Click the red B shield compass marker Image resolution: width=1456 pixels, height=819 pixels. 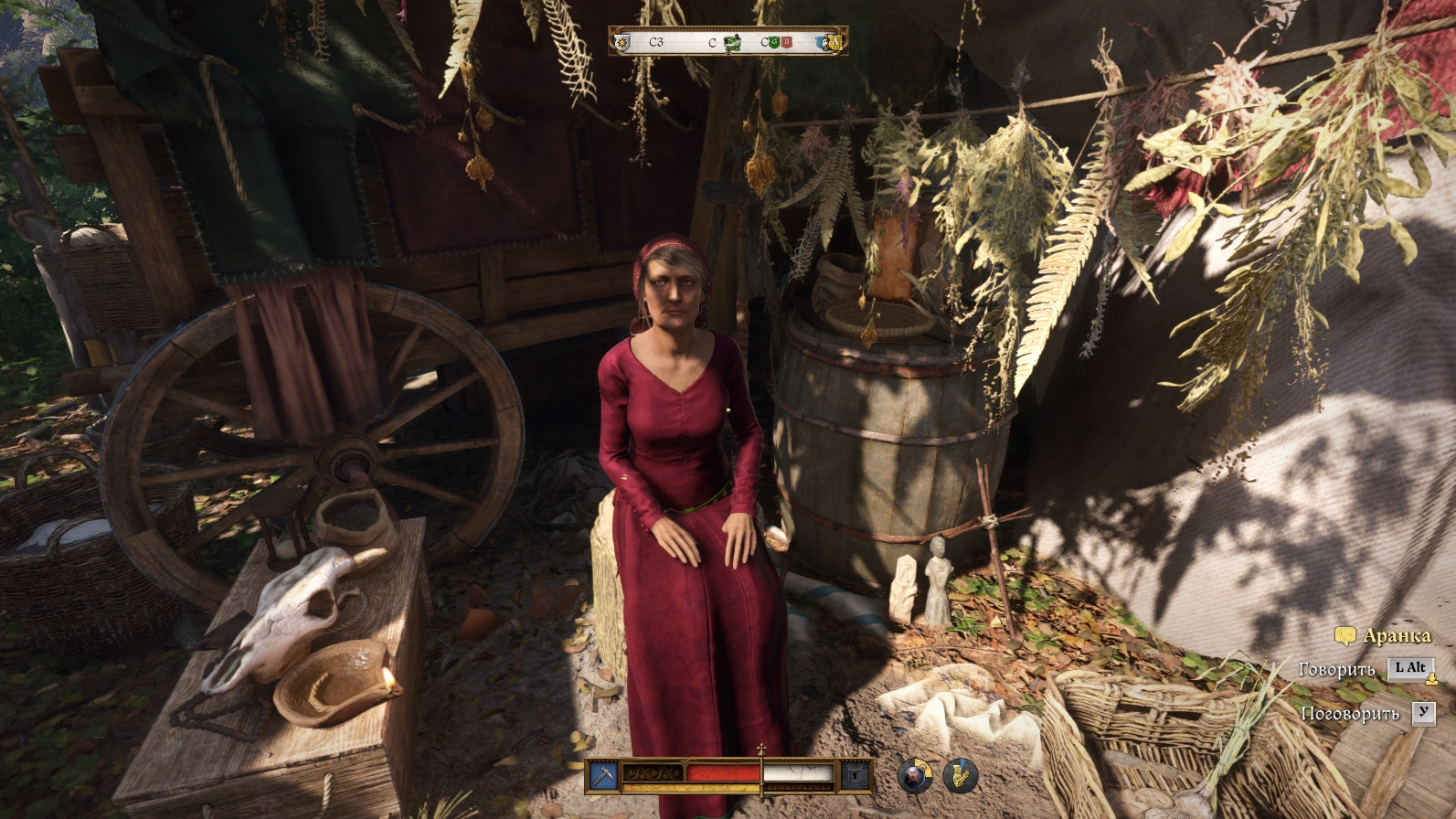pos(786,42)
